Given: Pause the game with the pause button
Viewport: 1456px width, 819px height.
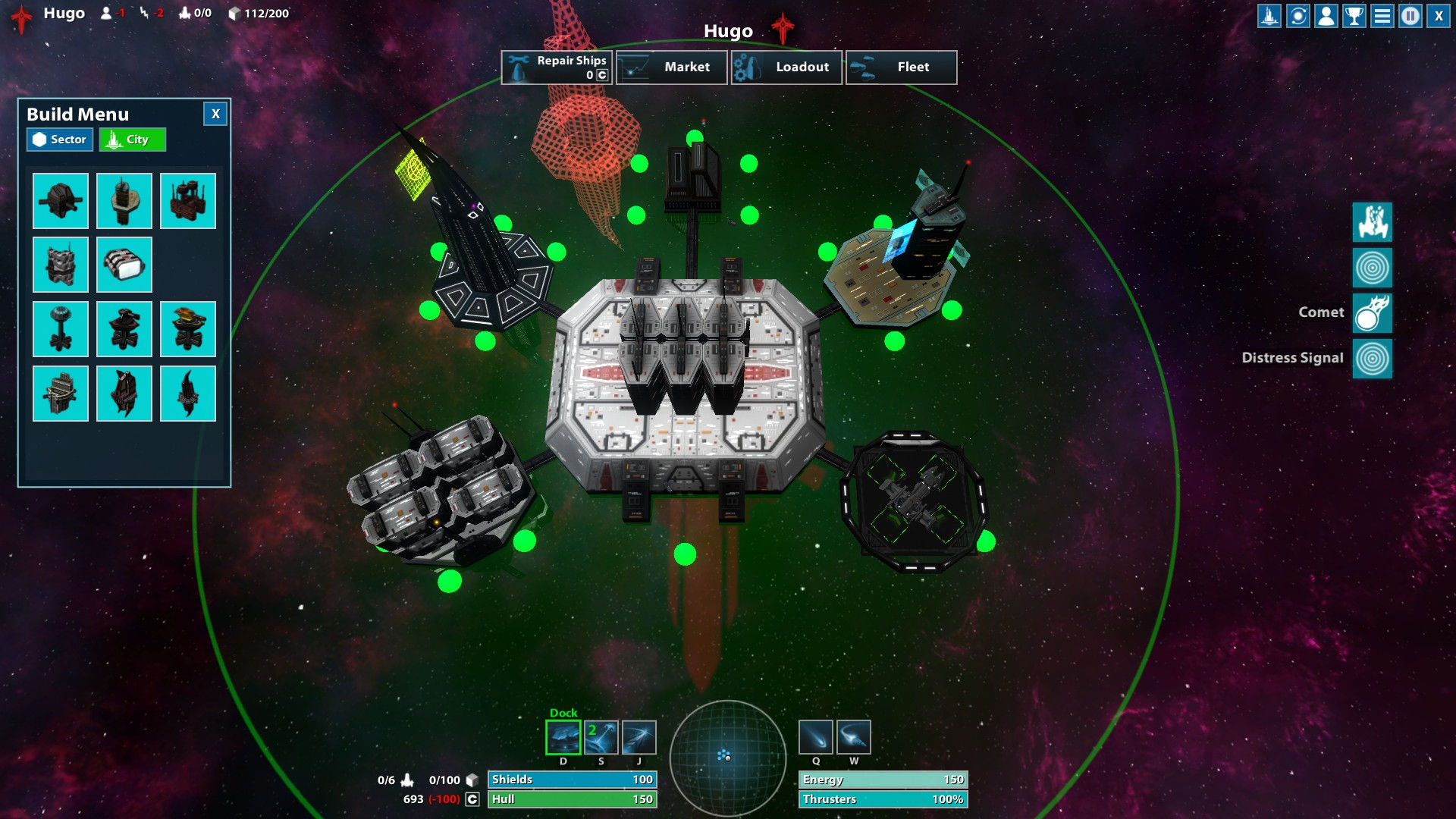Looking at the screenshot, I should point(1410,16).
